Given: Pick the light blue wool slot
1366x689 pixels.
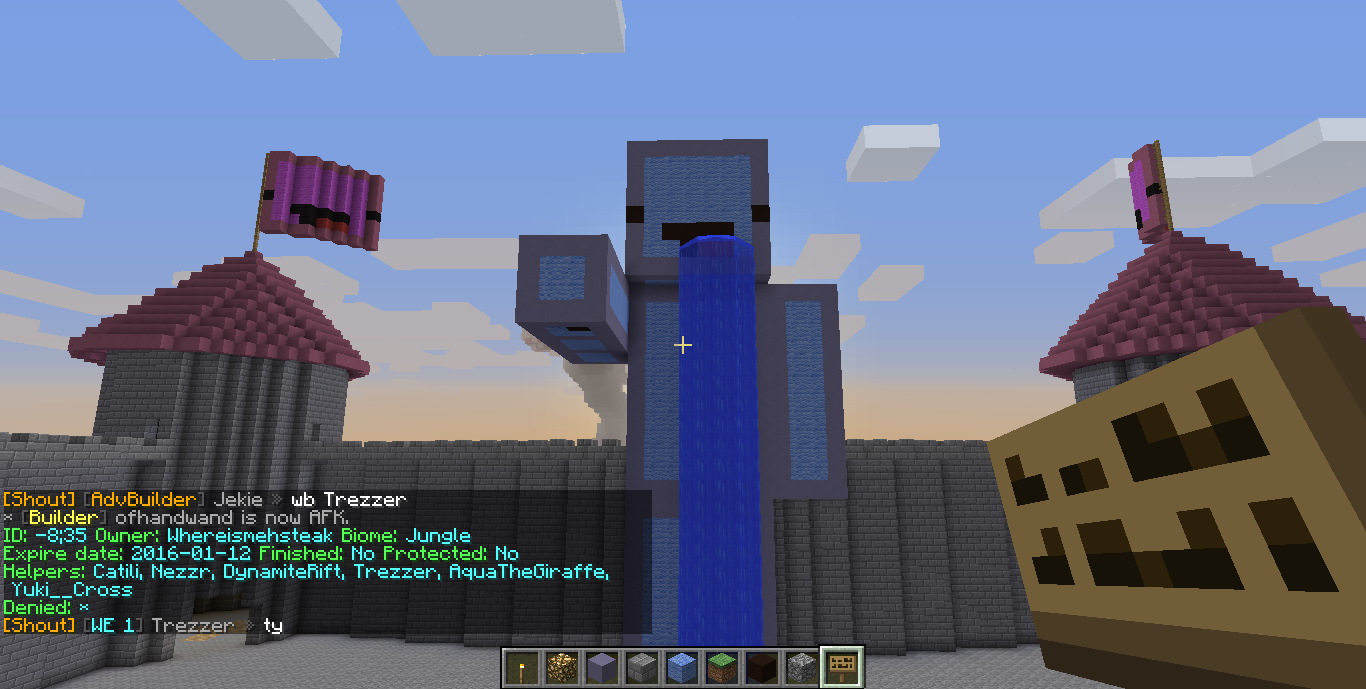Looking at the screenshot, I should tap(680, 667).
